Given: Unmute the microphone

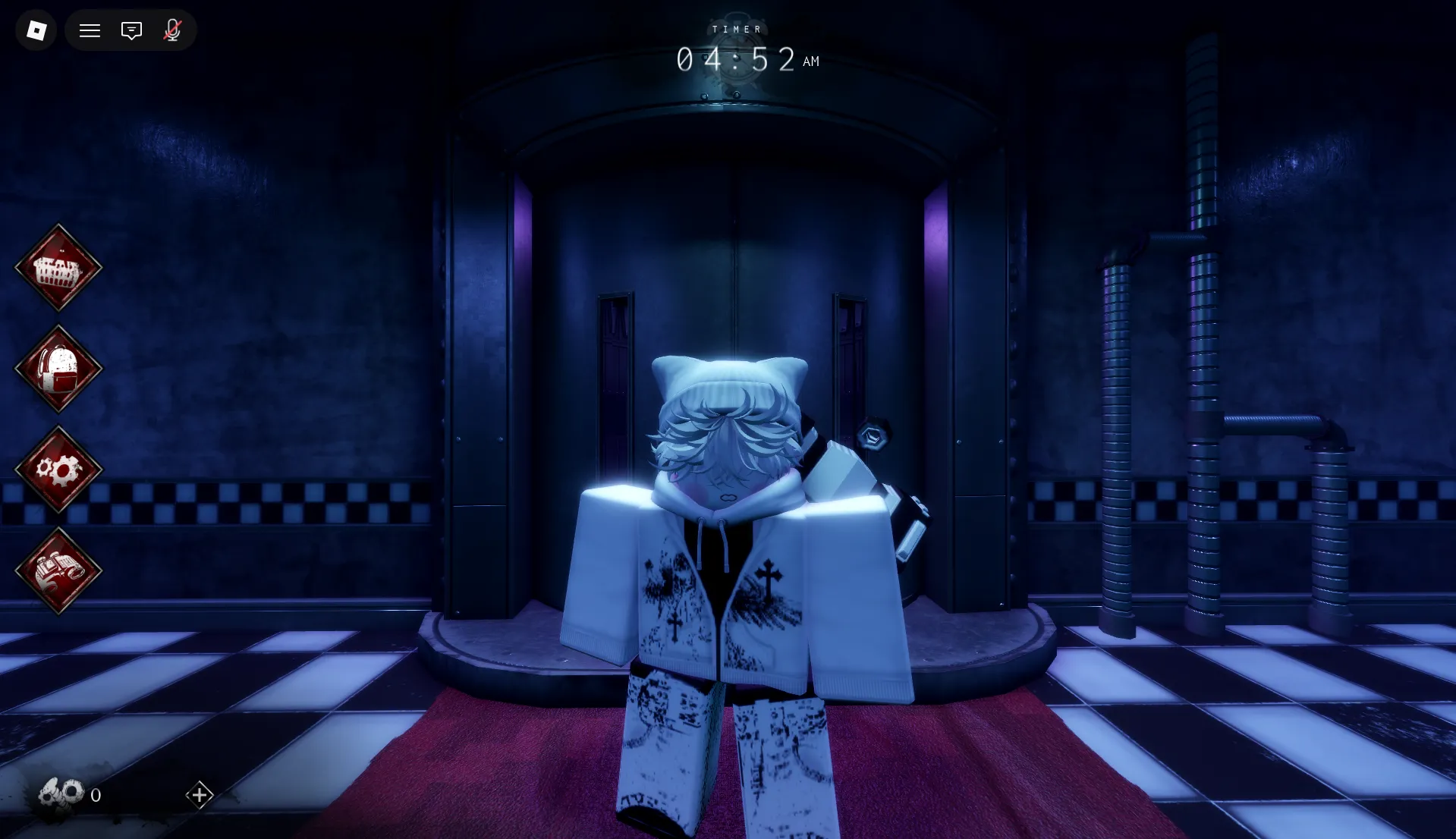Looking at the screenshot, I should pos(172,30).
